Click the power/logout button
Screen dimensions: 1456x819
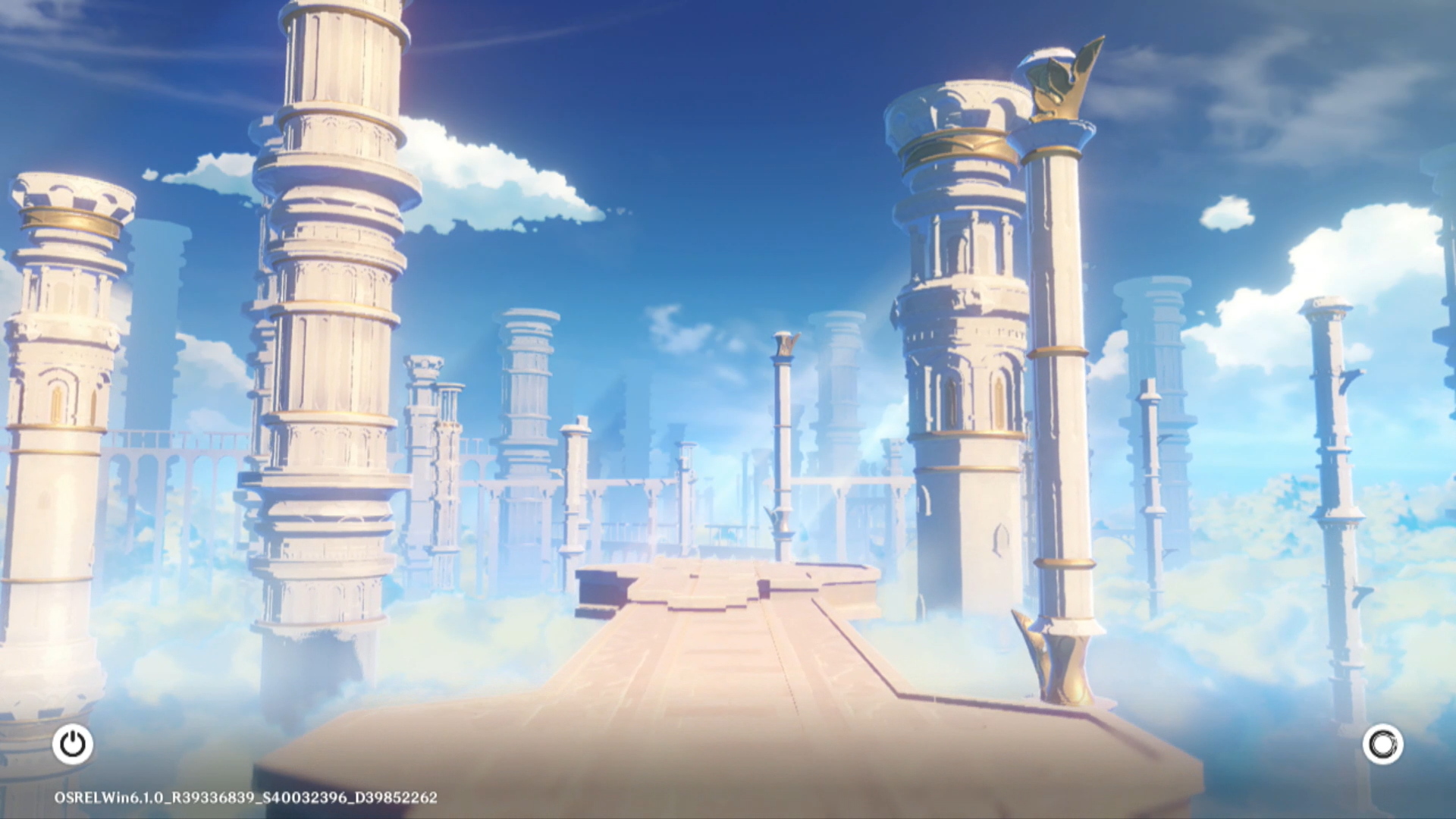[73, 744]
